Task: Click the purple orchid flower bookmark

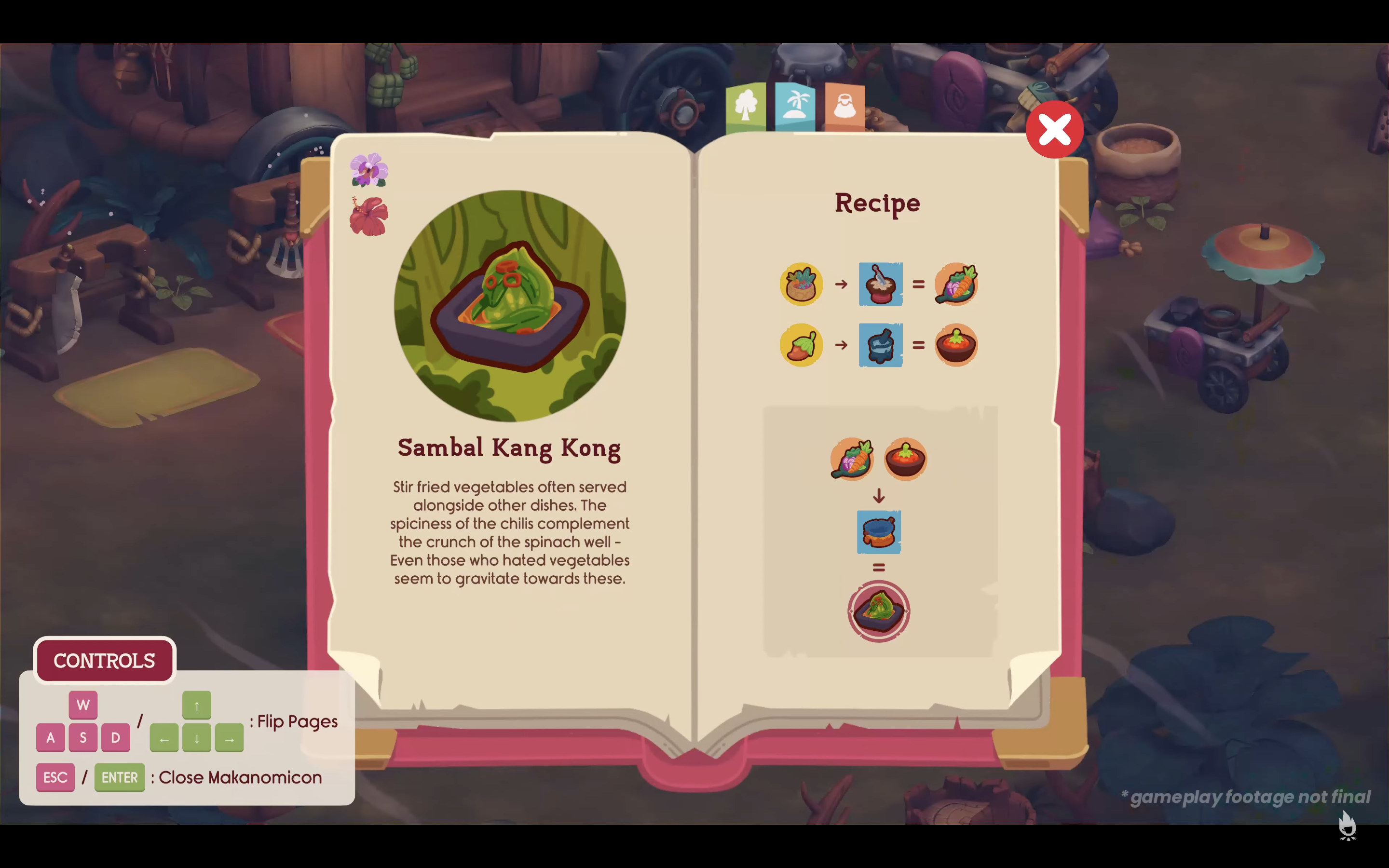Action: (x=368, y=170)
